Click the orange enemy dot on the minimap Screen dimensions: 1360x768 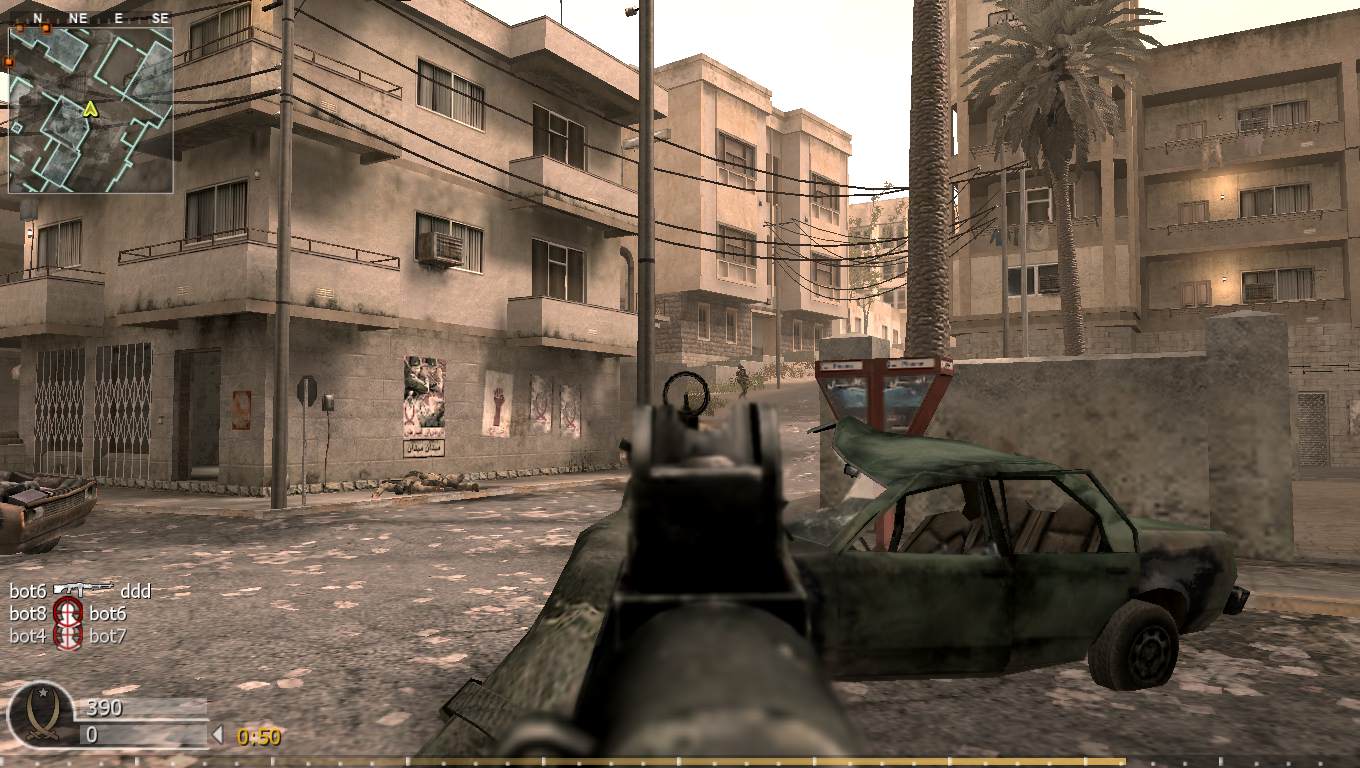coord(44,29)
